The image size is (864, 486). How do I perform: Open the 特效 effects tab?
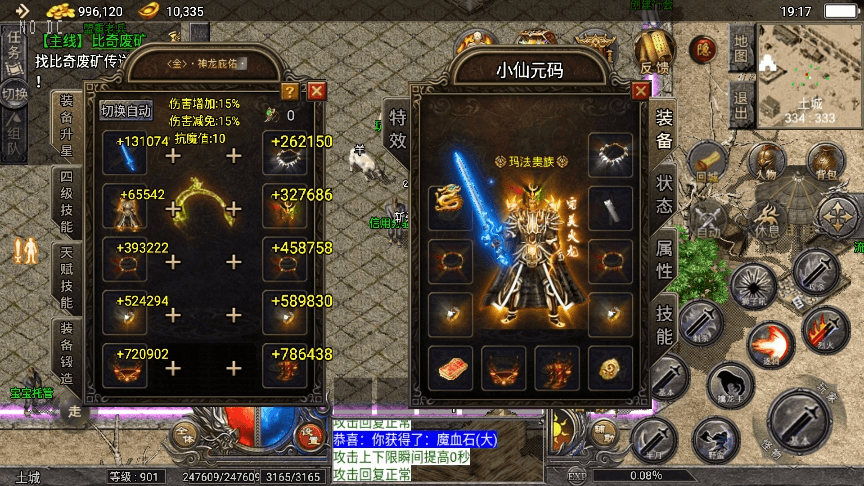click(397, 130)
